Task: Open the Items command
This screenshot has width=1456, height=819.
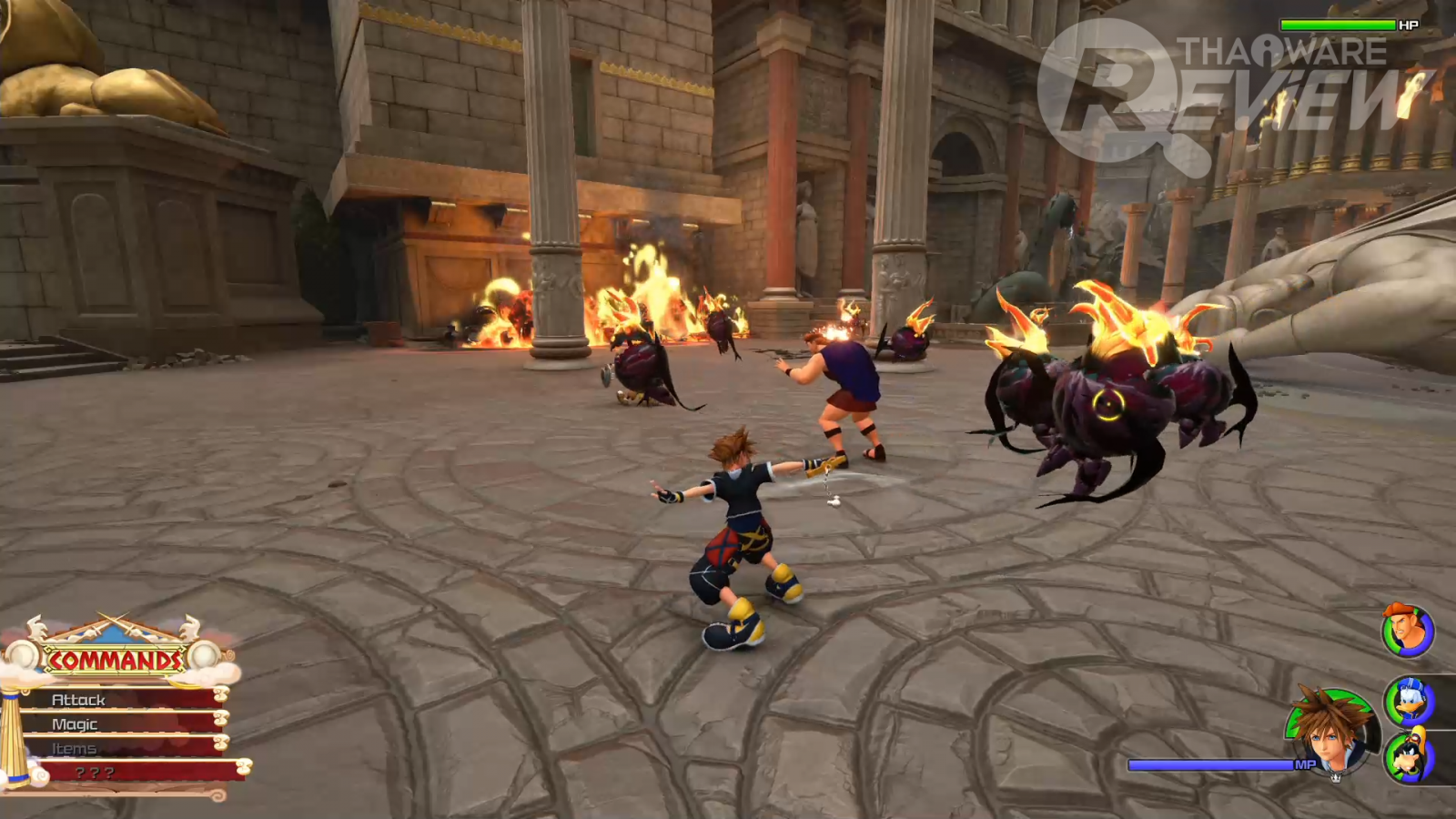Action: point(118,748)
